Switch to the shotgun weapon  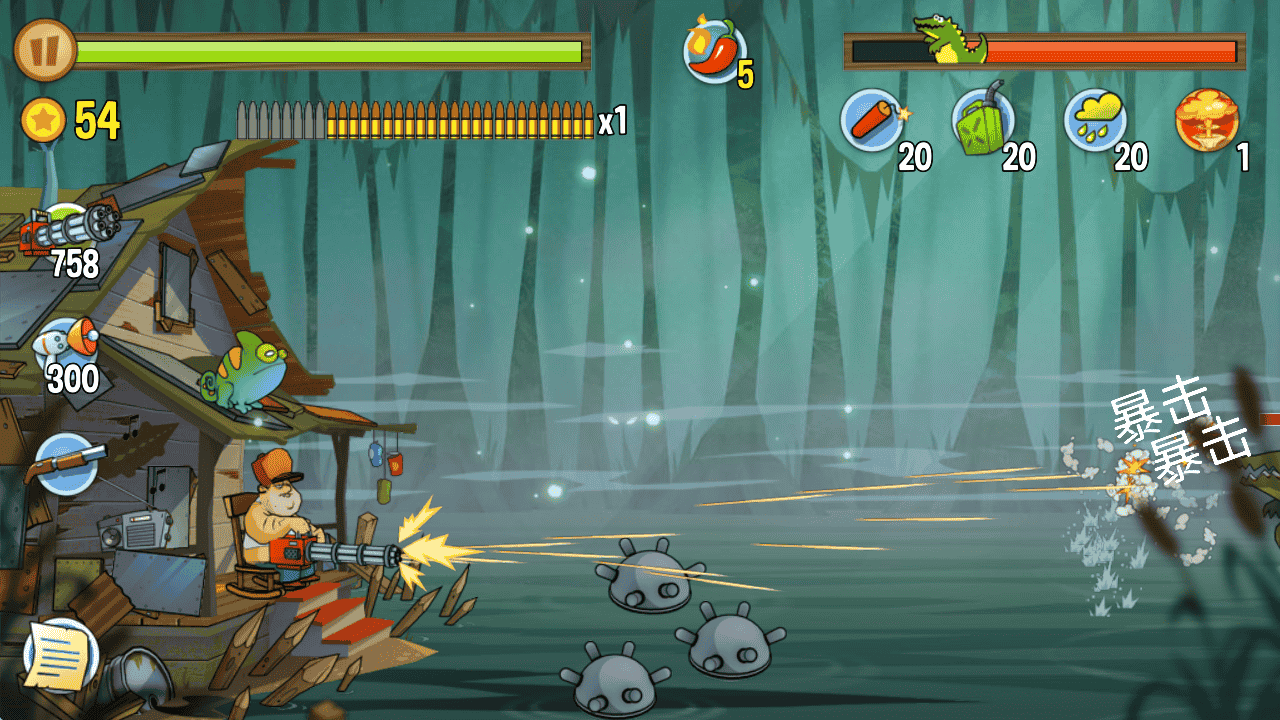(x=68, y=462)
